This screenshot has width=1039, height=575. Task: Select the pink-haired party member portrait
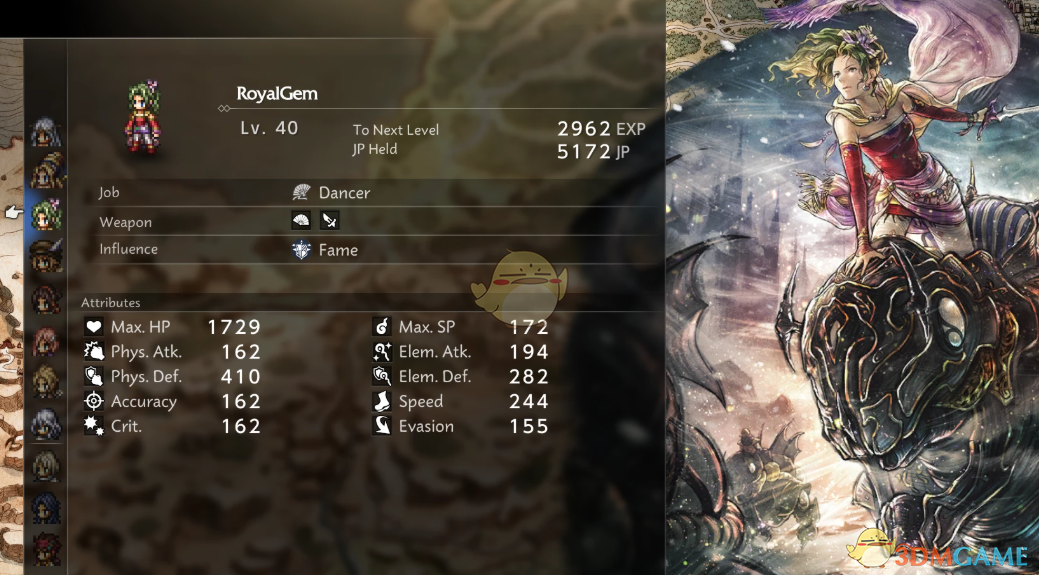pos(46,341)
